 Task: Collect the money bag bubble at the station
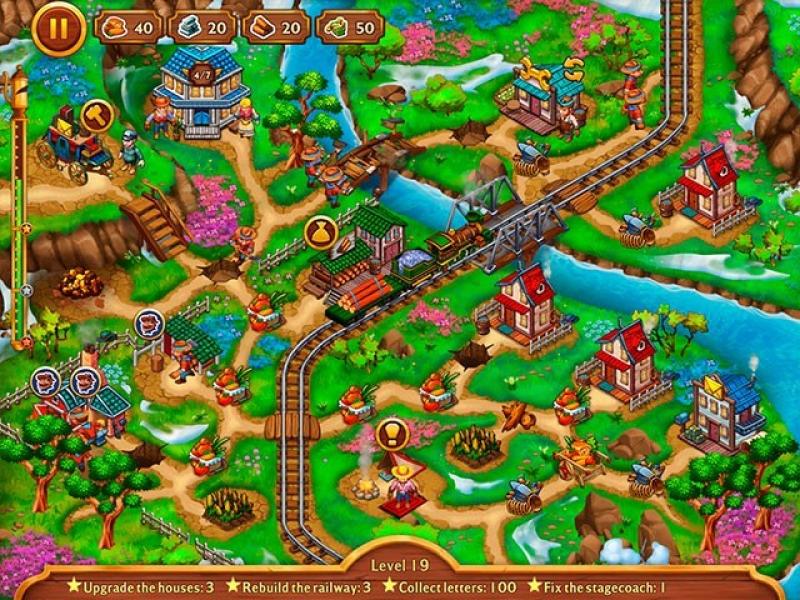click(x=320, y=232)
